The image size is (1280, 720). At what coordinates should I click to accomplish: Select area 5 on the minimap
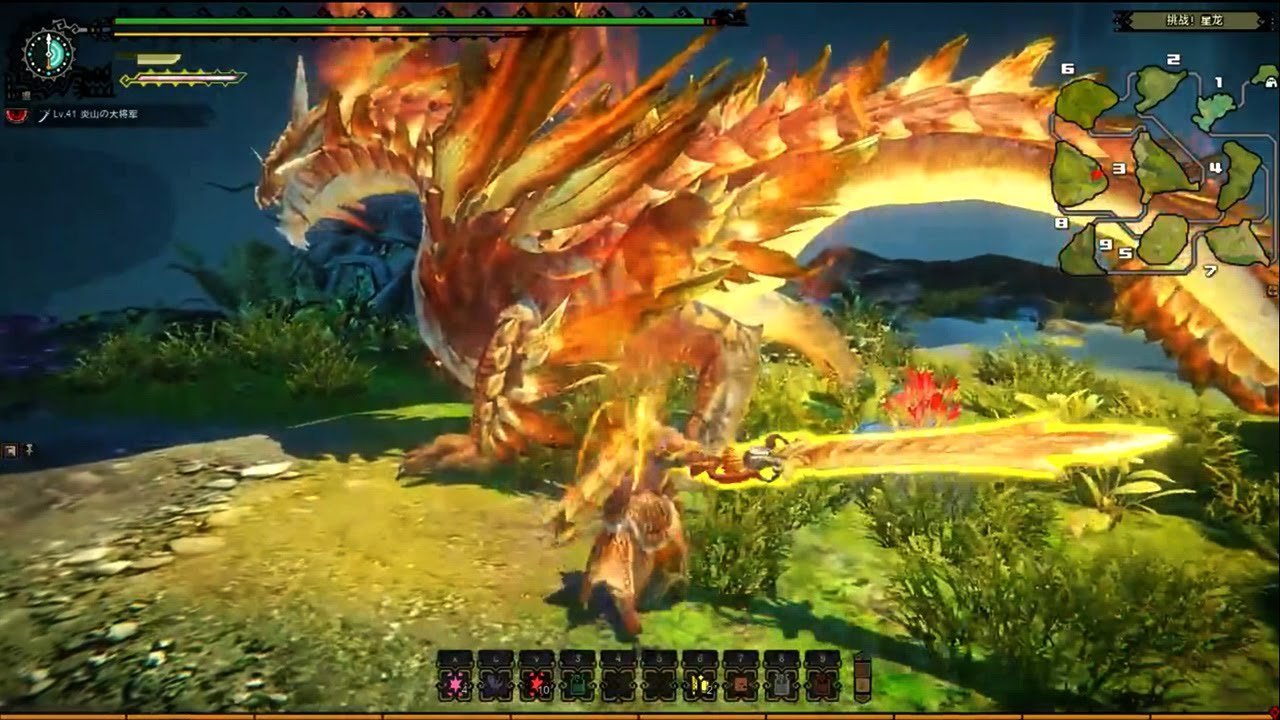[1163, 239]
